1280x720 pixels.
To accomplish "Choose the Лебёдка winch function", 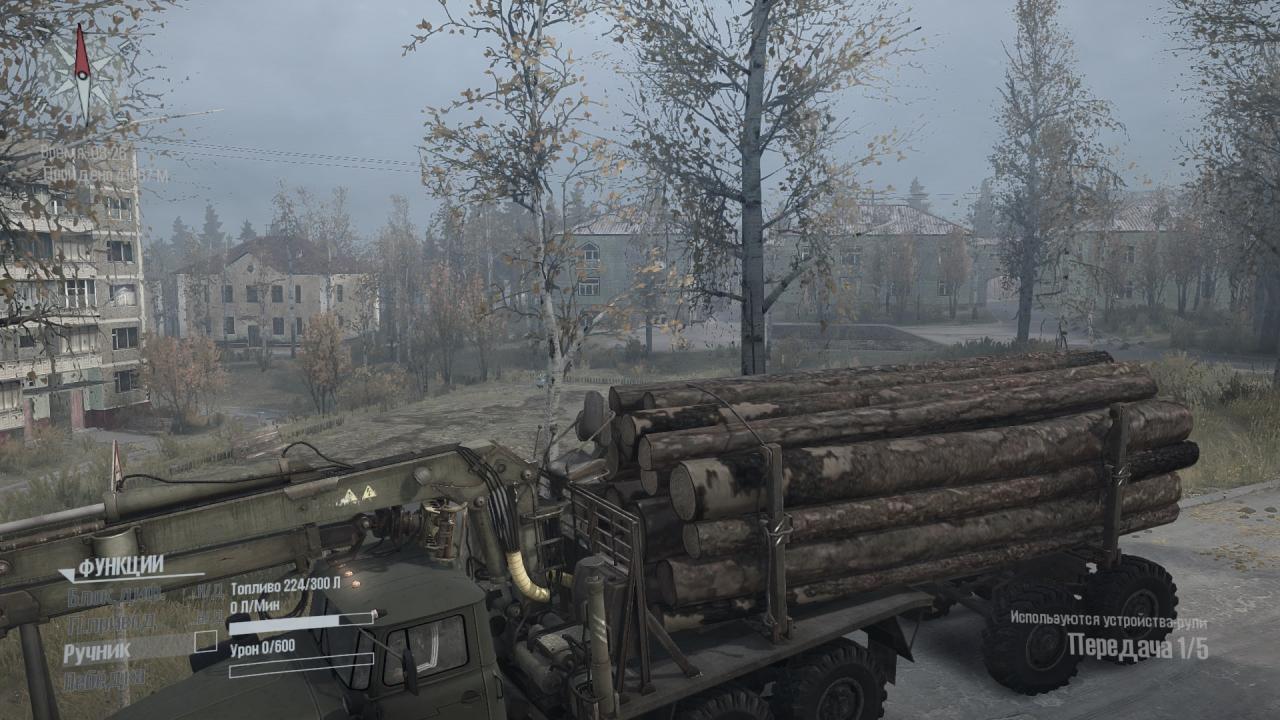I will 105,680.
